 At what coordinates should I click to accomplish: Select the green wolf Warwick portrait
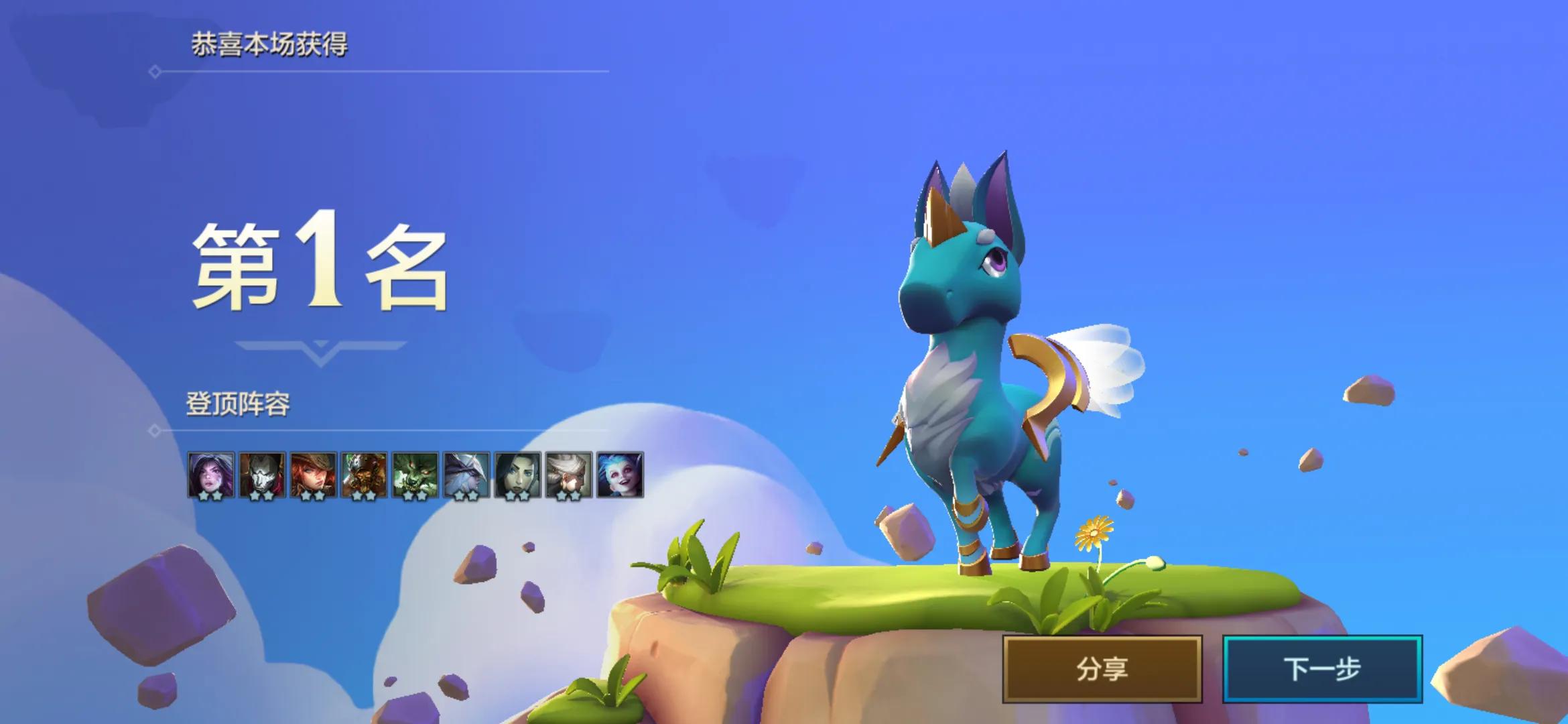(x=415, y=475)
